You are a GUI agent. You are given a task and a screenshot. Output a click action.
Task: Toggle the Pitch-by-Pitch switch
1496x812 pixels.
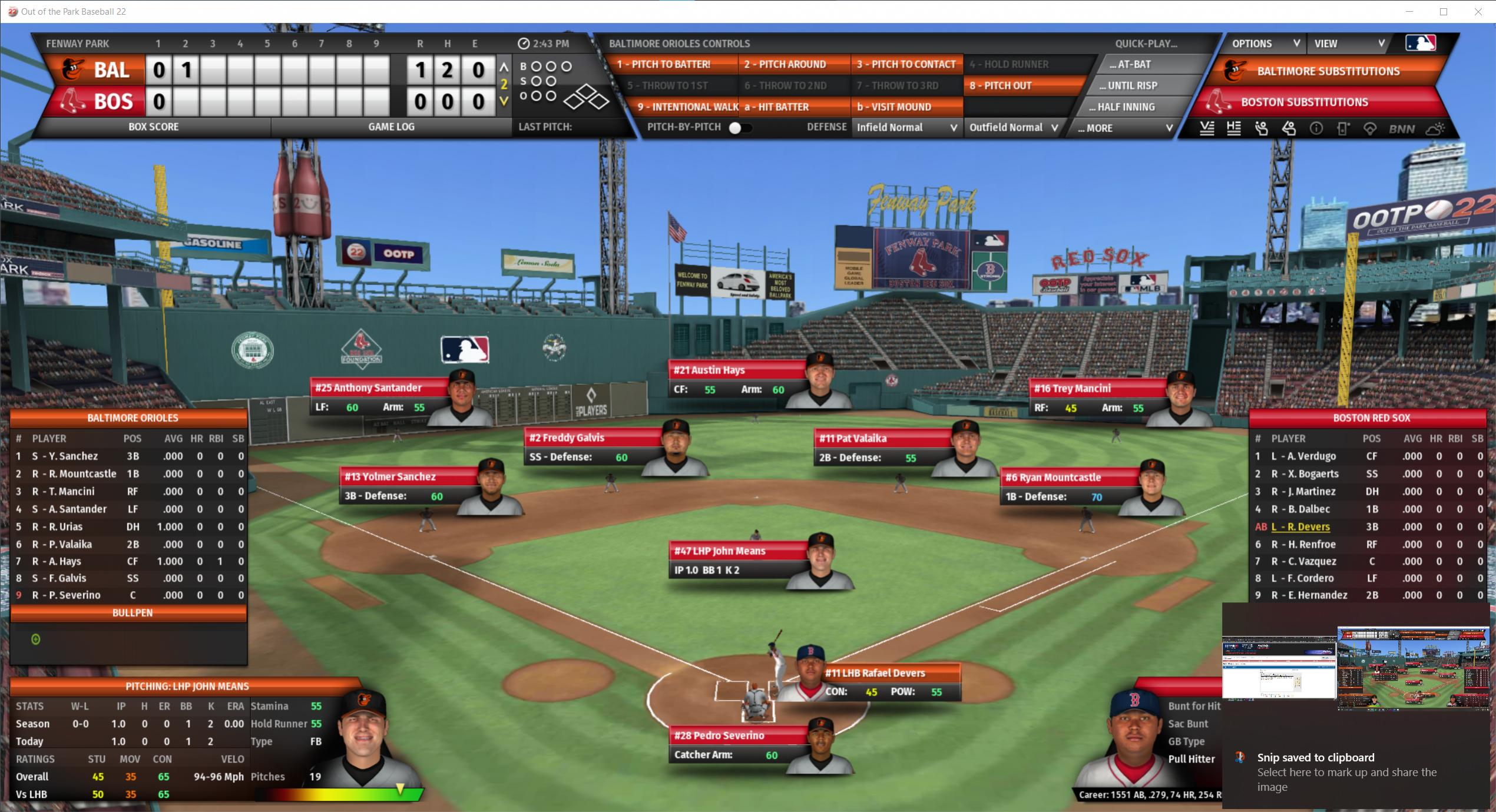(740, 128)
